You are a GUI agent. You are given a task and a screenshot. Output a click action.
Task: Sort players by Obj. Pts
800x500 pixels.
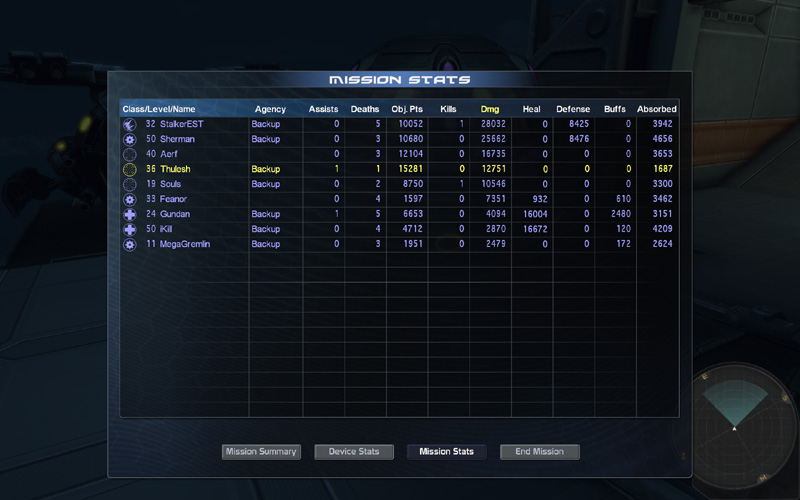point(407,109)
